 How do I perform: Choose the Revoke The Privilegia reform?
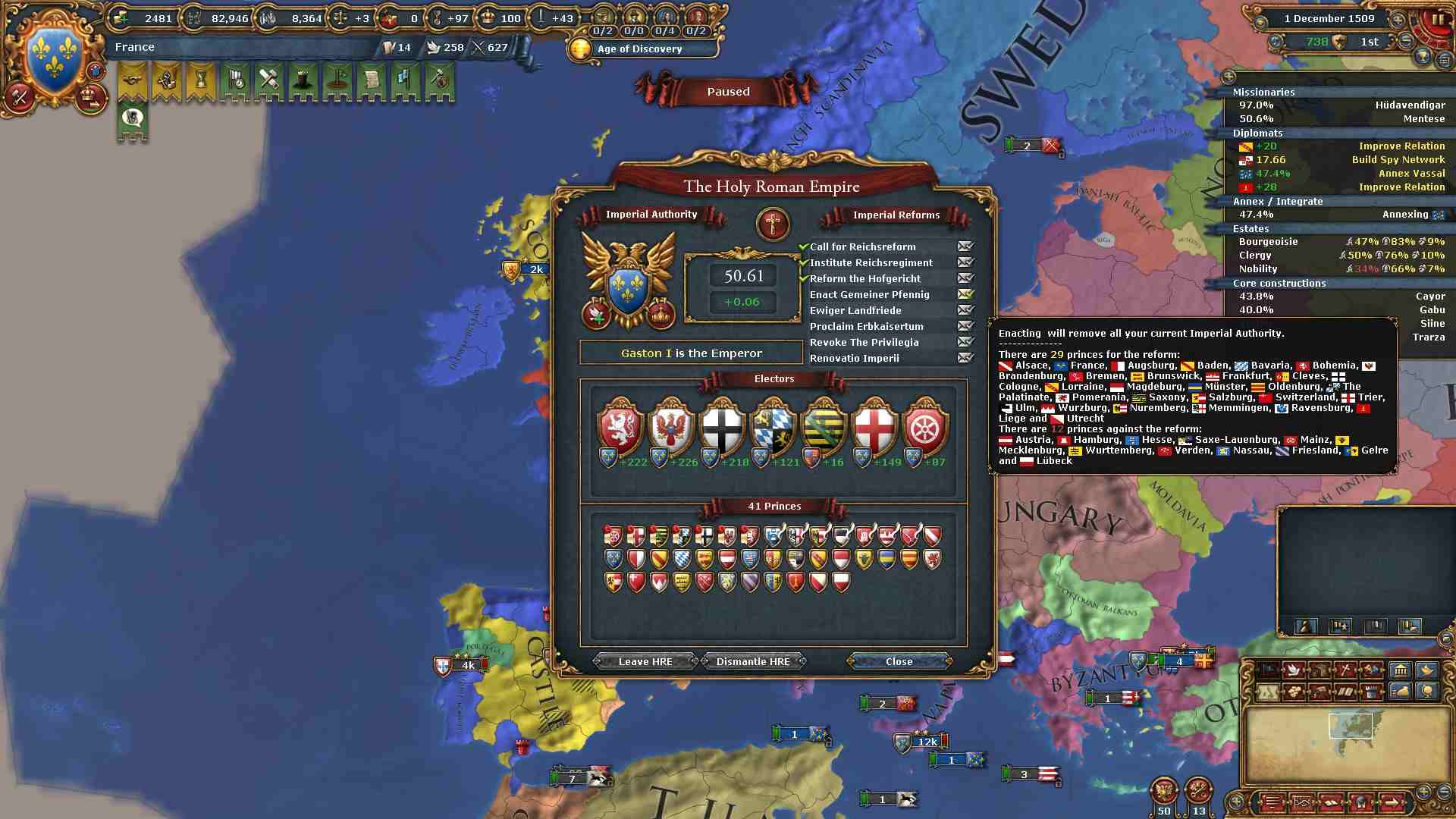pyautogui.click(x=864, y=342)
